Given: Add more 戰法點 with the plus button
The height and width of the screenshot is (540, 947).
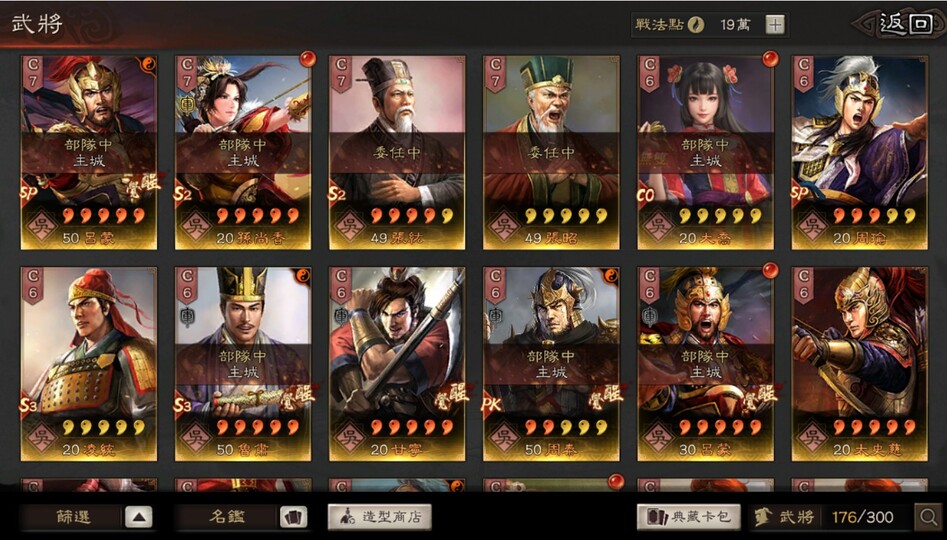Looking at the screenshot, I should pyautogui.click(x=775, y=25).
